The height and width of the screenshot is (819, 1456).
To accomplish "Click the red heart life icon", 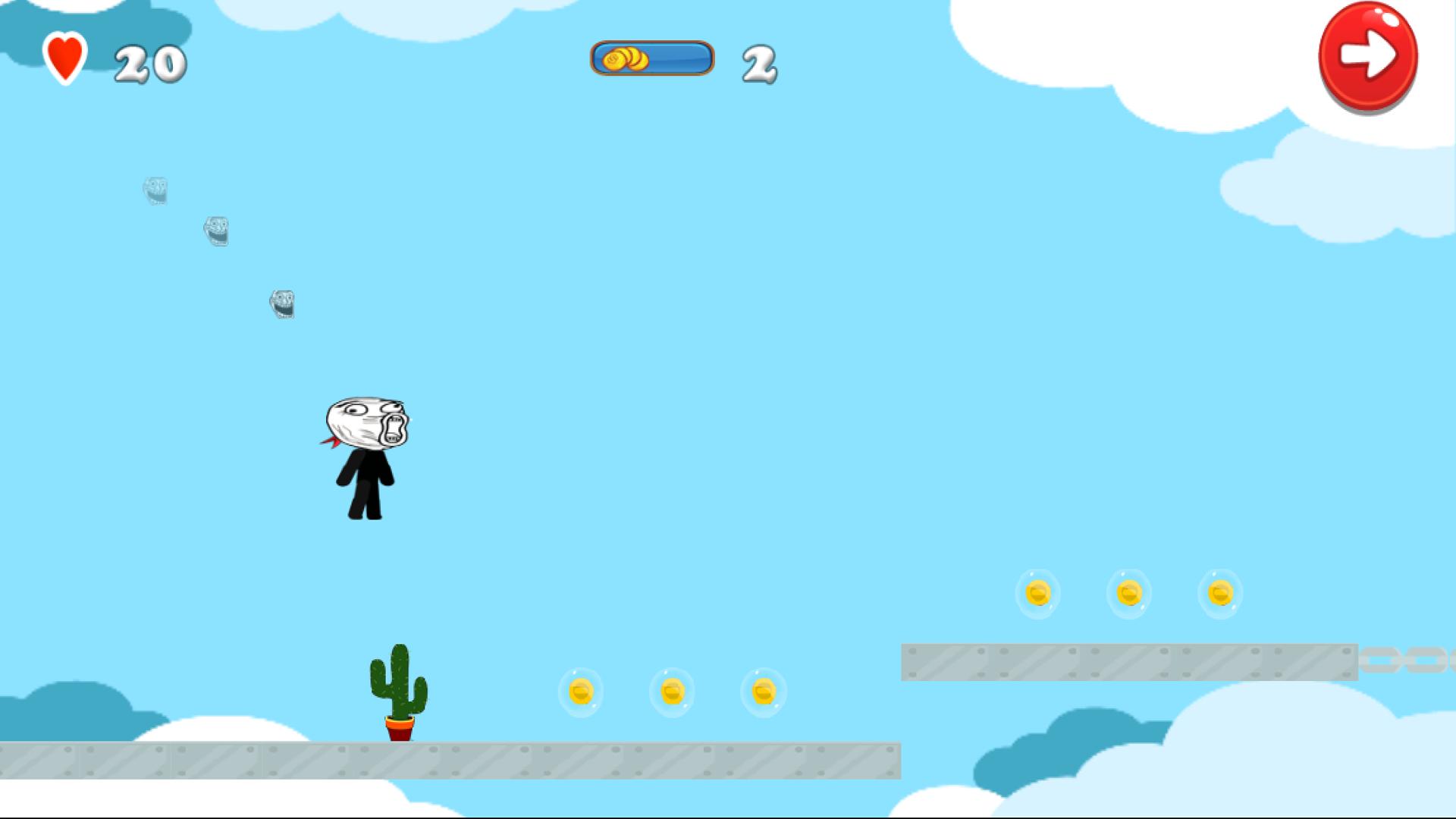I will pos(65,60).
